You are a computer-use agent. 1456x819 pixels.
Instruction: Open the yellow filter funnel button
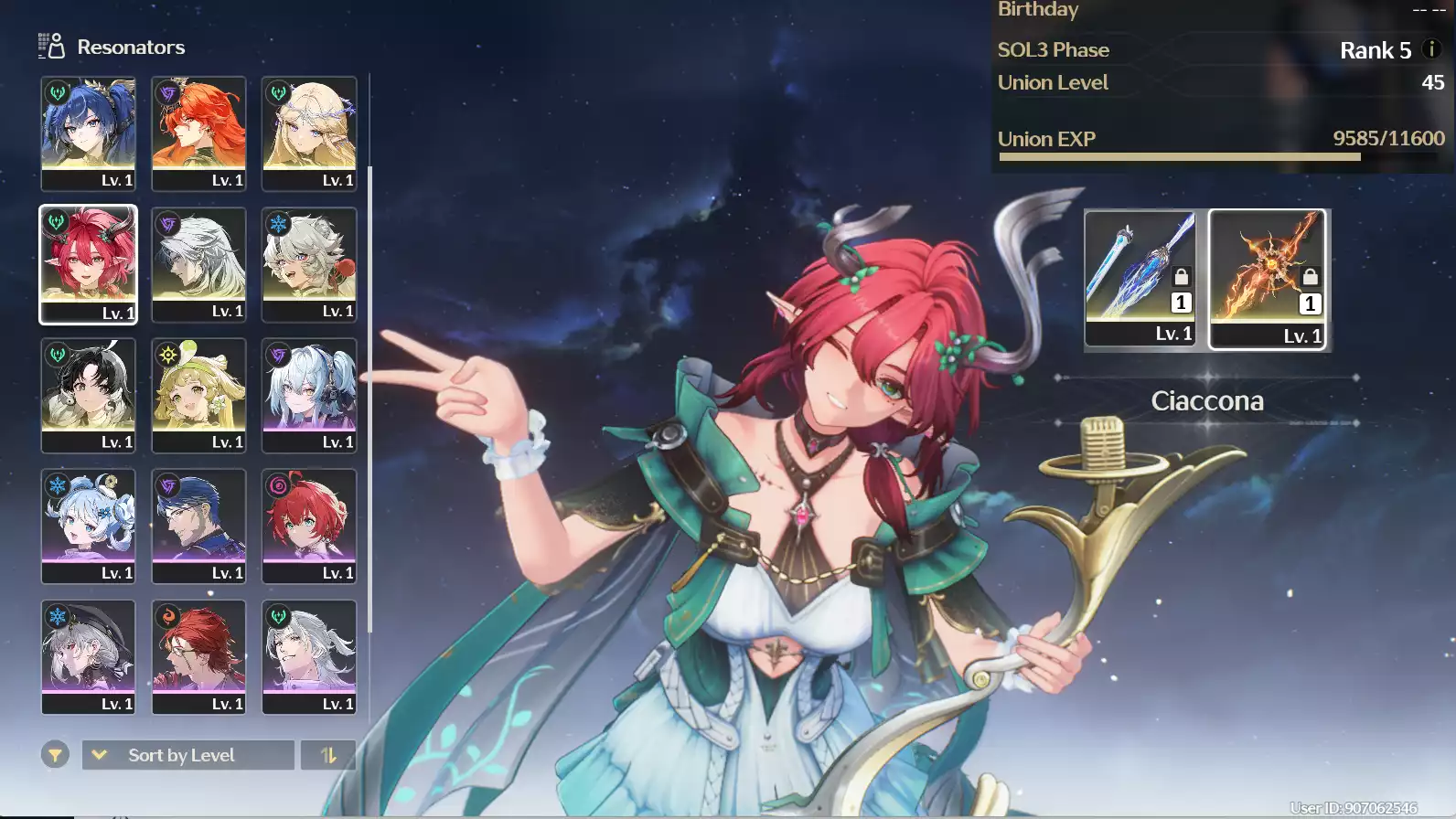(55, 755)
